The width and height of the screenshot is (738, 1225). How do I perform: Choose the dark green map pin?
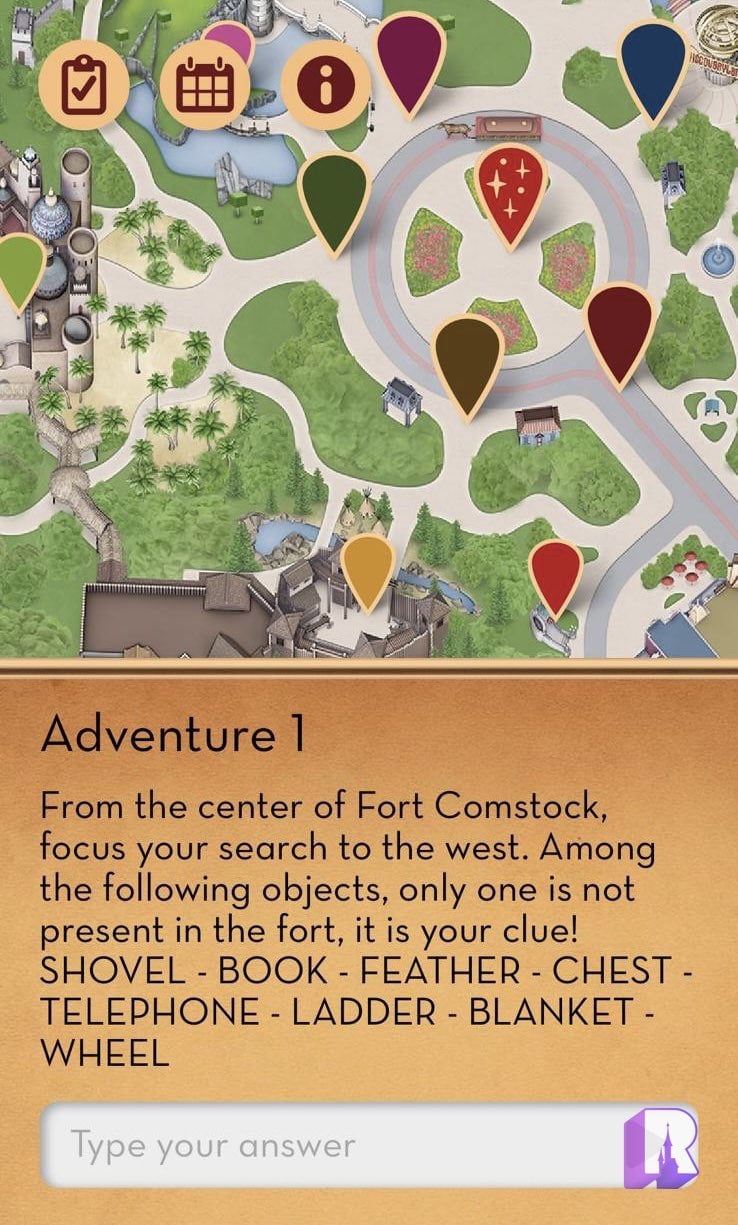tap(334, 195)
